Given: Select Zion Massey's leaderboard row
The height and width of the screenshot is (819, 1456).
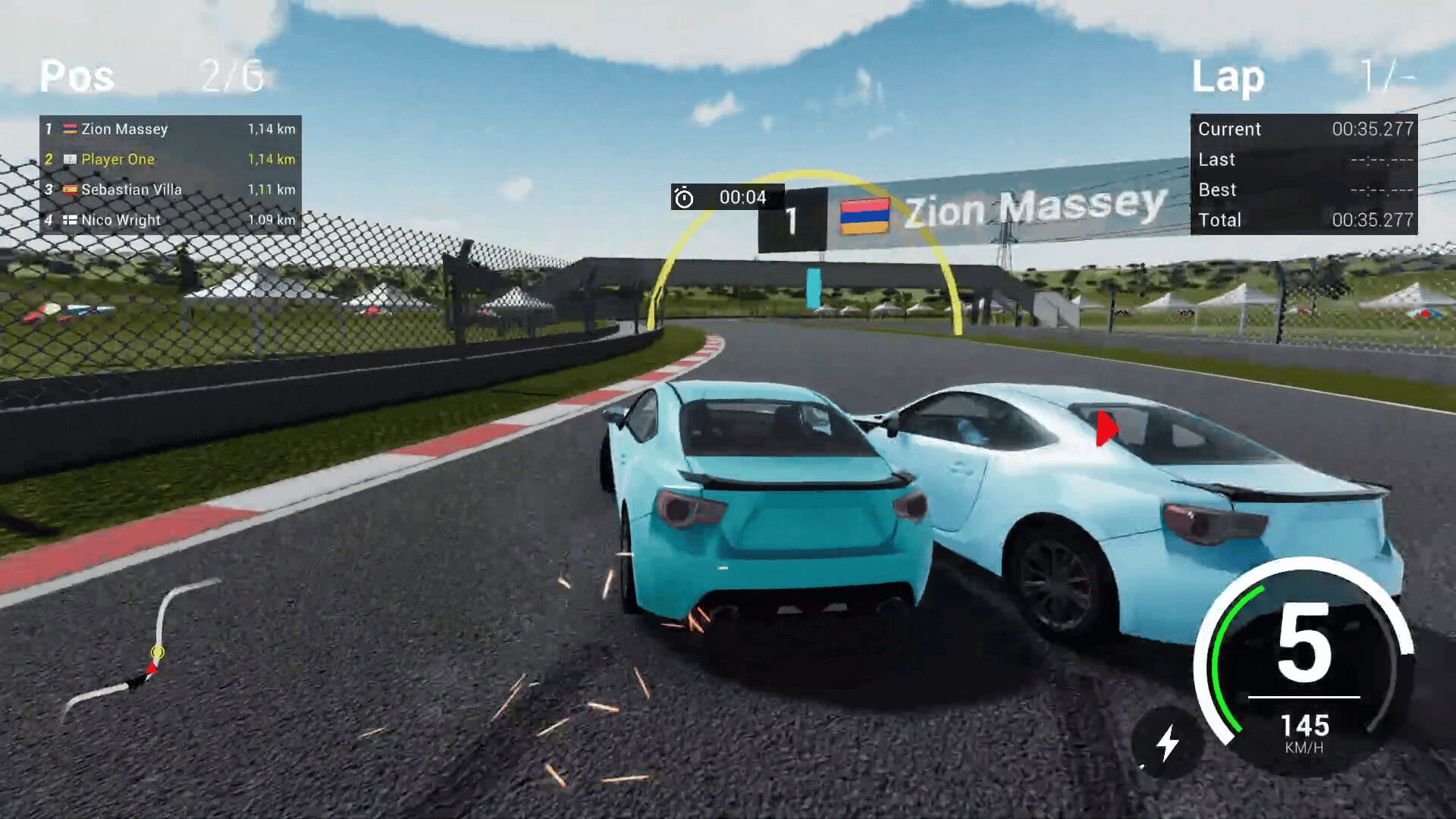Looking at the screenshot, I should tap(170, 129).
